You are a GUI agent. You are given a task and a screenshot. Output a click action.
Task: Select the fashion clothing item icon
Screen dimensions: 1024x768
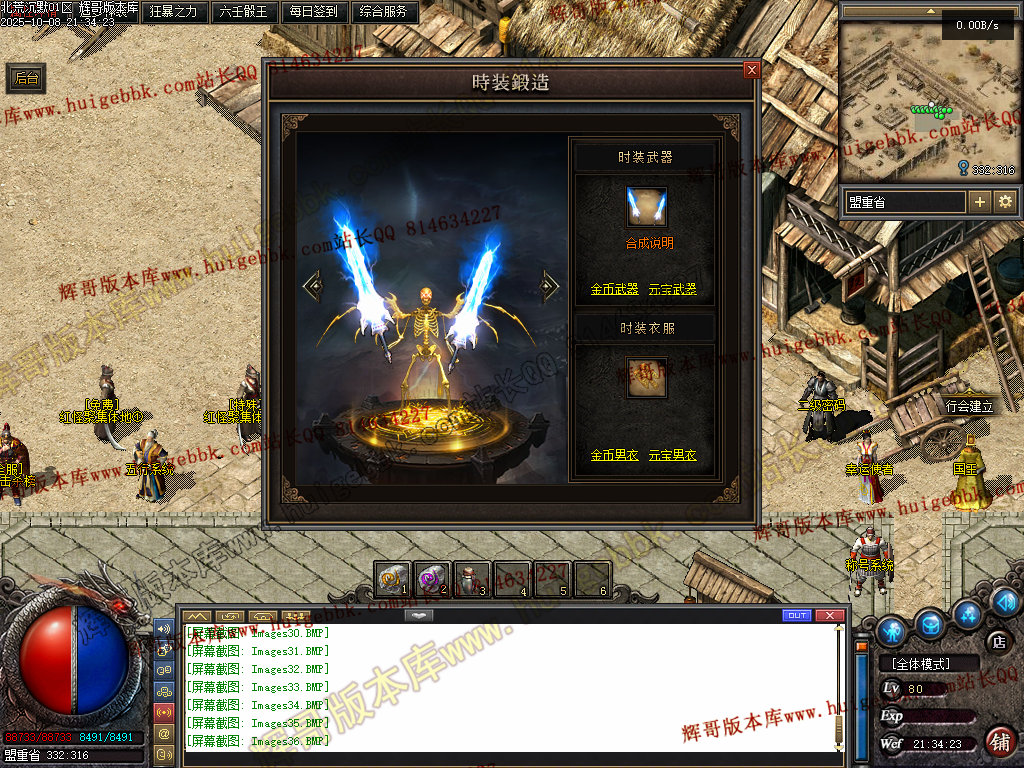pos(646,378)
